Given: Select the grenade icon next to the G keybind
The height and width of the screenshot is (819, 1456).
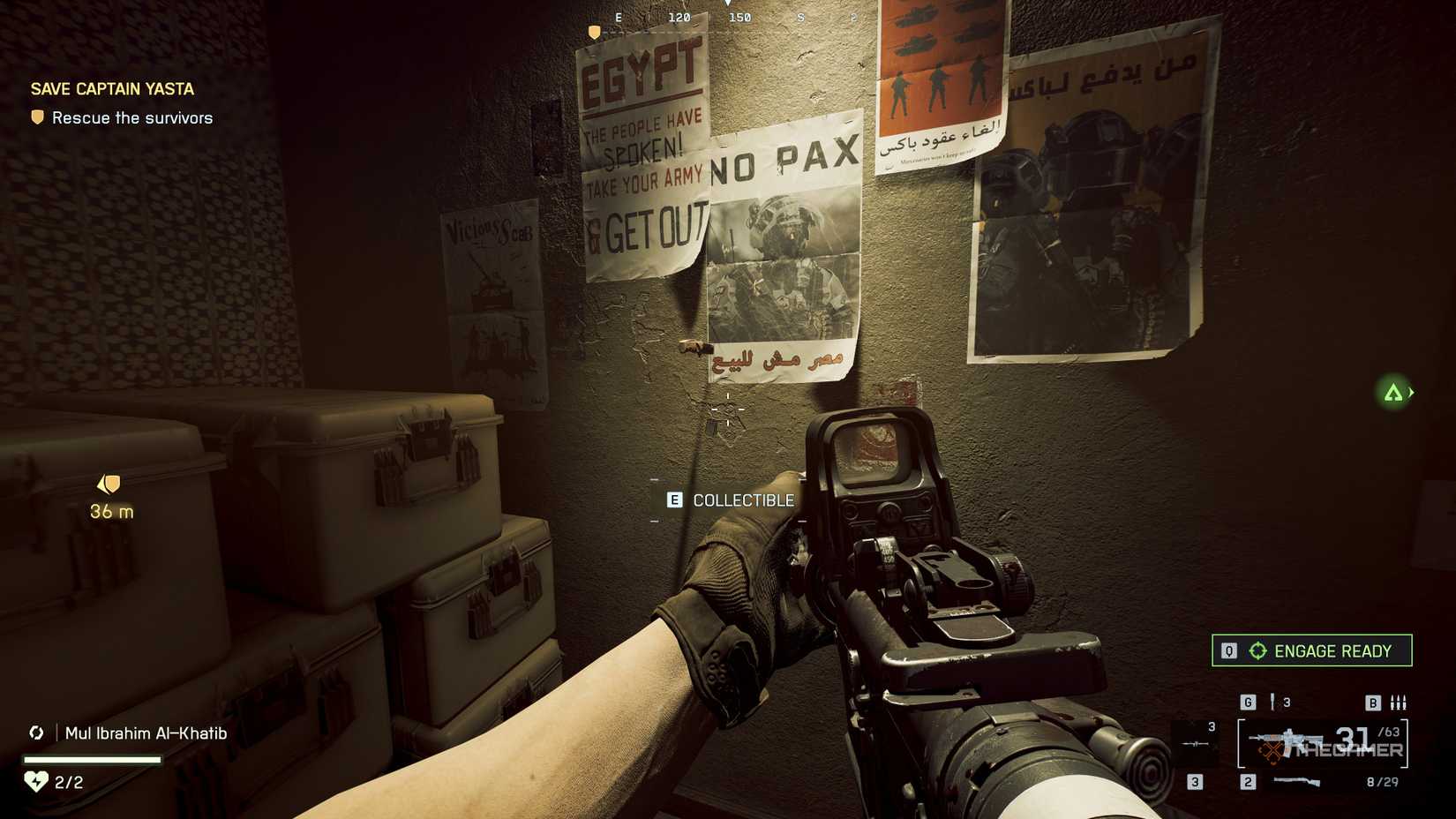Looking at the screenshot, I should (x=1273, y=703).
